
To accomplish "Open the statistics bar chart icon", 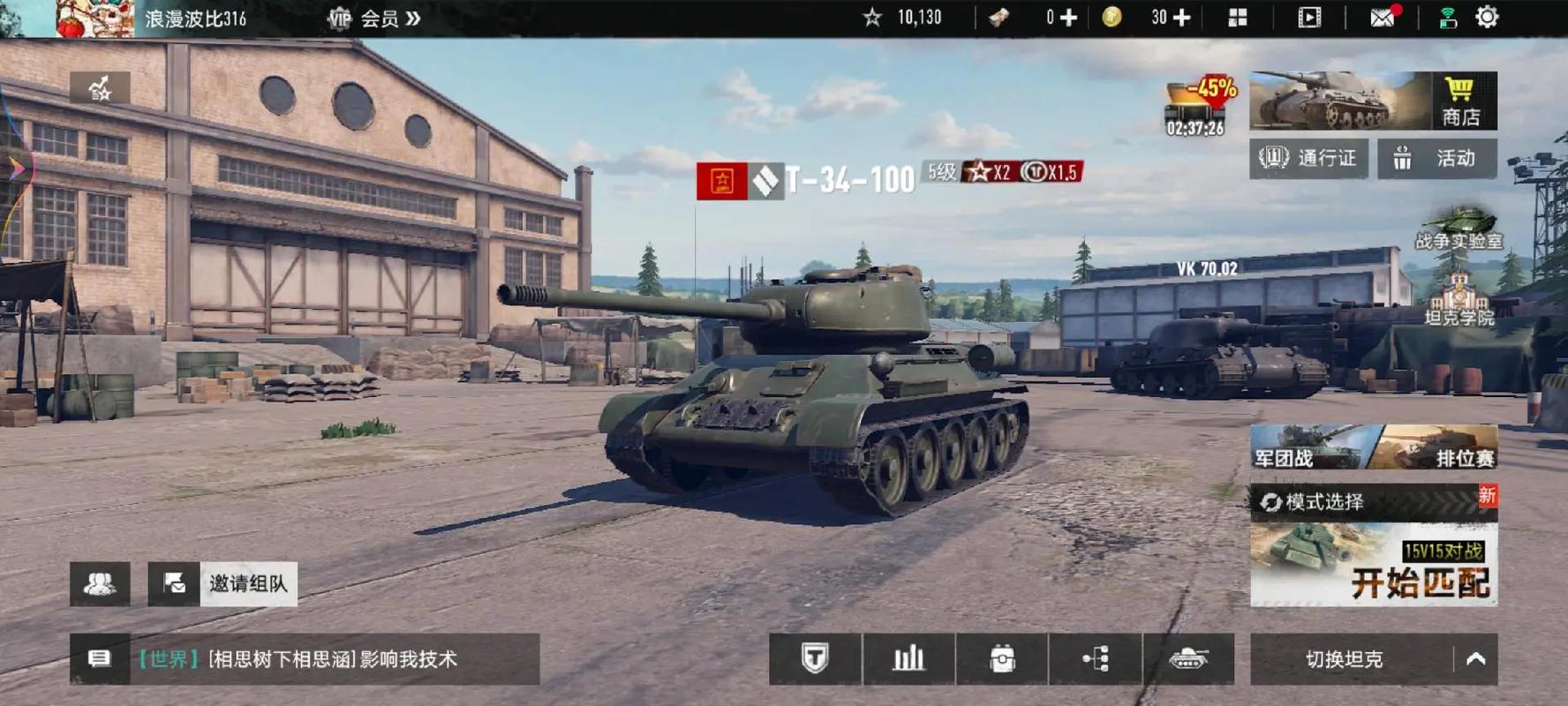I will click(908, 659).
